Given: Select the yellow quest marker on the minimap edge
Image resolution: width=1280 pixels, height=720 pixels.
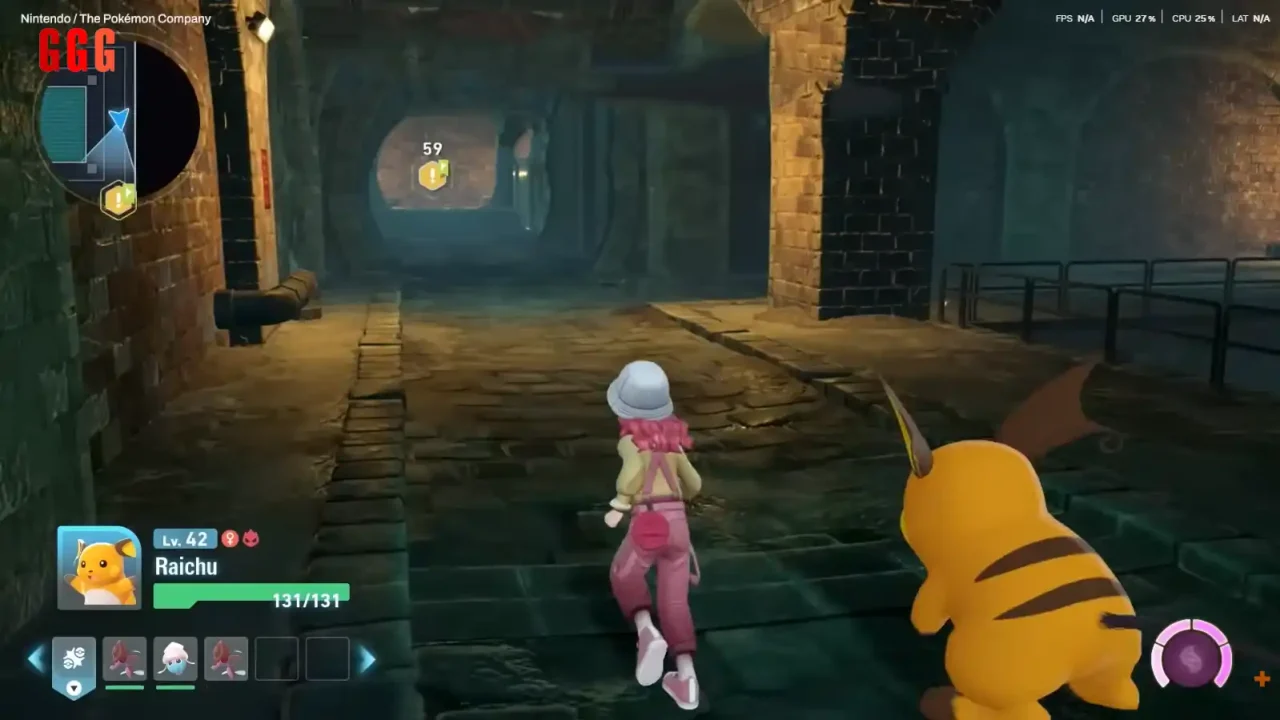Looking at the screenshot, I should pyautogui.click(x=119, y=201).
